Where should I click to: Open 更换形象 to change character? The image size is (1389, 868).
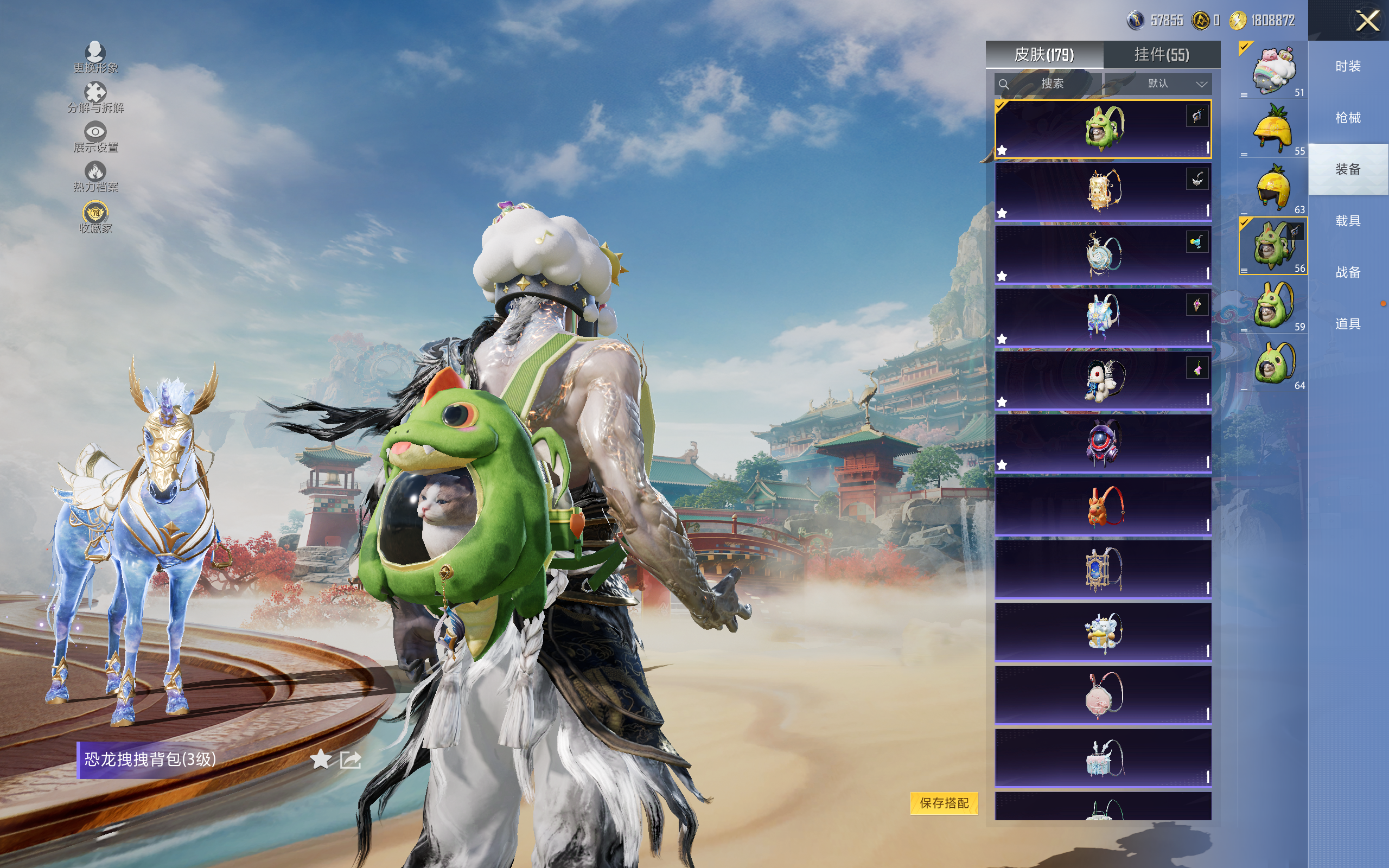point(95,58)
